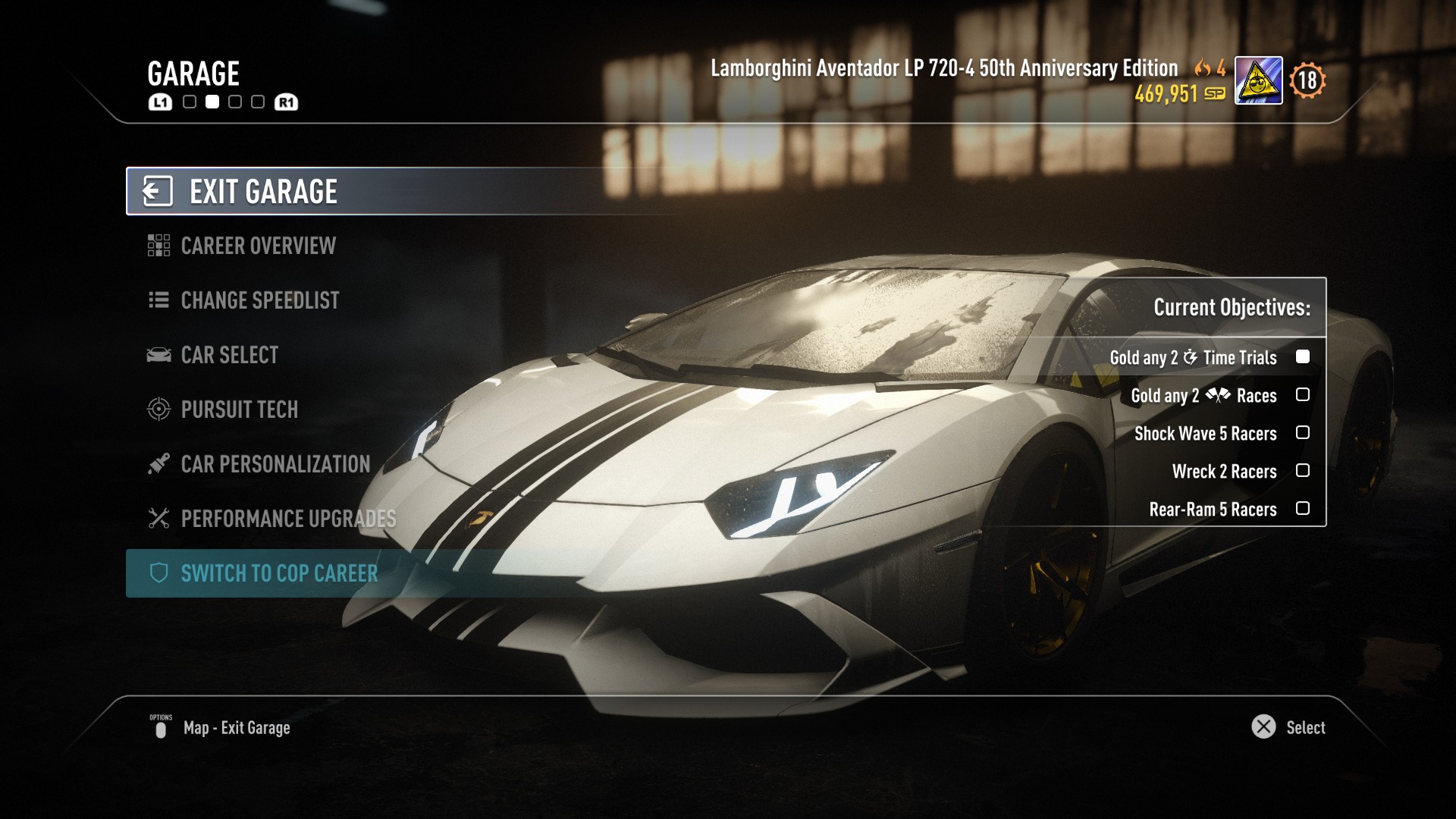This screenshot has width=1456, height=819.
Task: Select Performance Upgrades
Action: pos(287,519)
